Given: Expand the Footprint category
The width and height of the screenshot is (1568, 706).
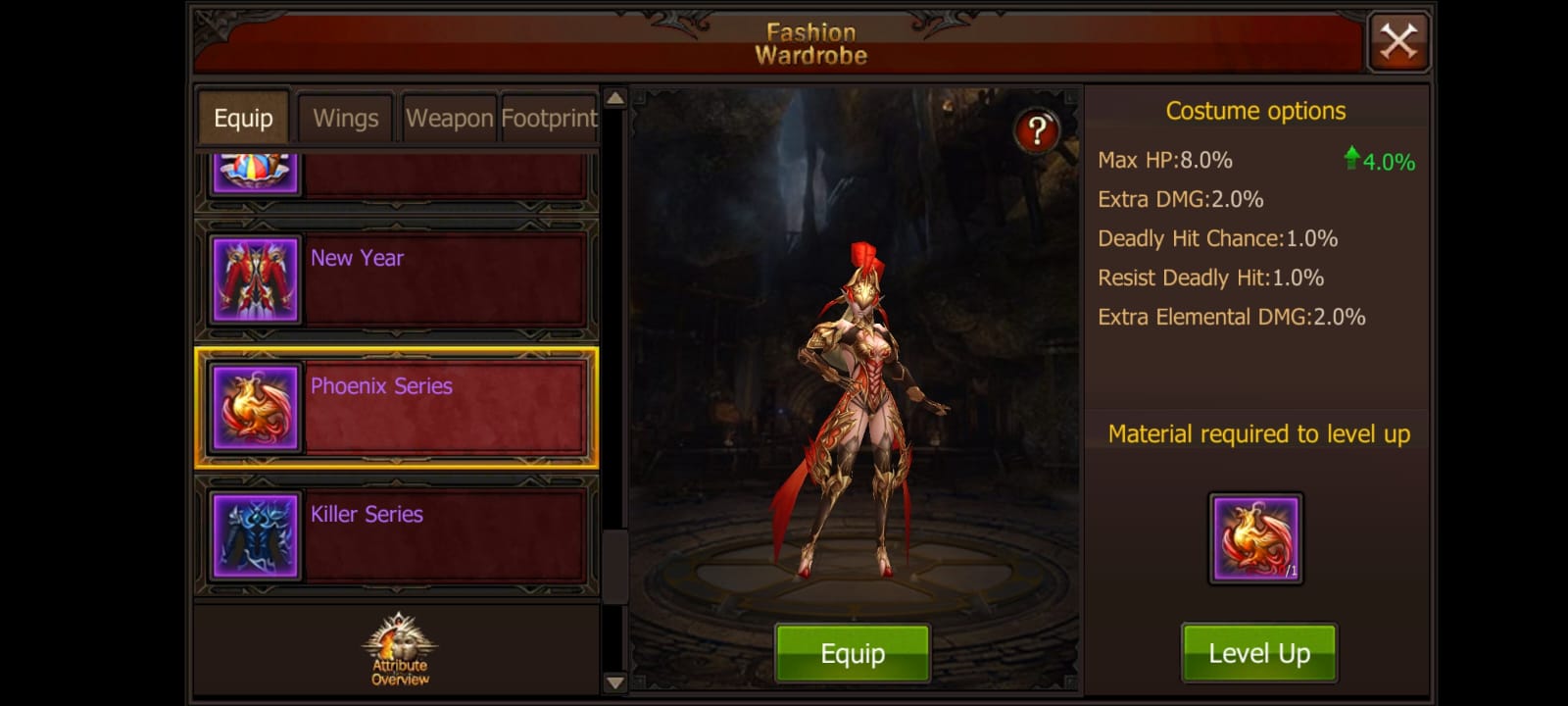Looking at the screenshot, I should pyautogui.click(x=549, y=118).
